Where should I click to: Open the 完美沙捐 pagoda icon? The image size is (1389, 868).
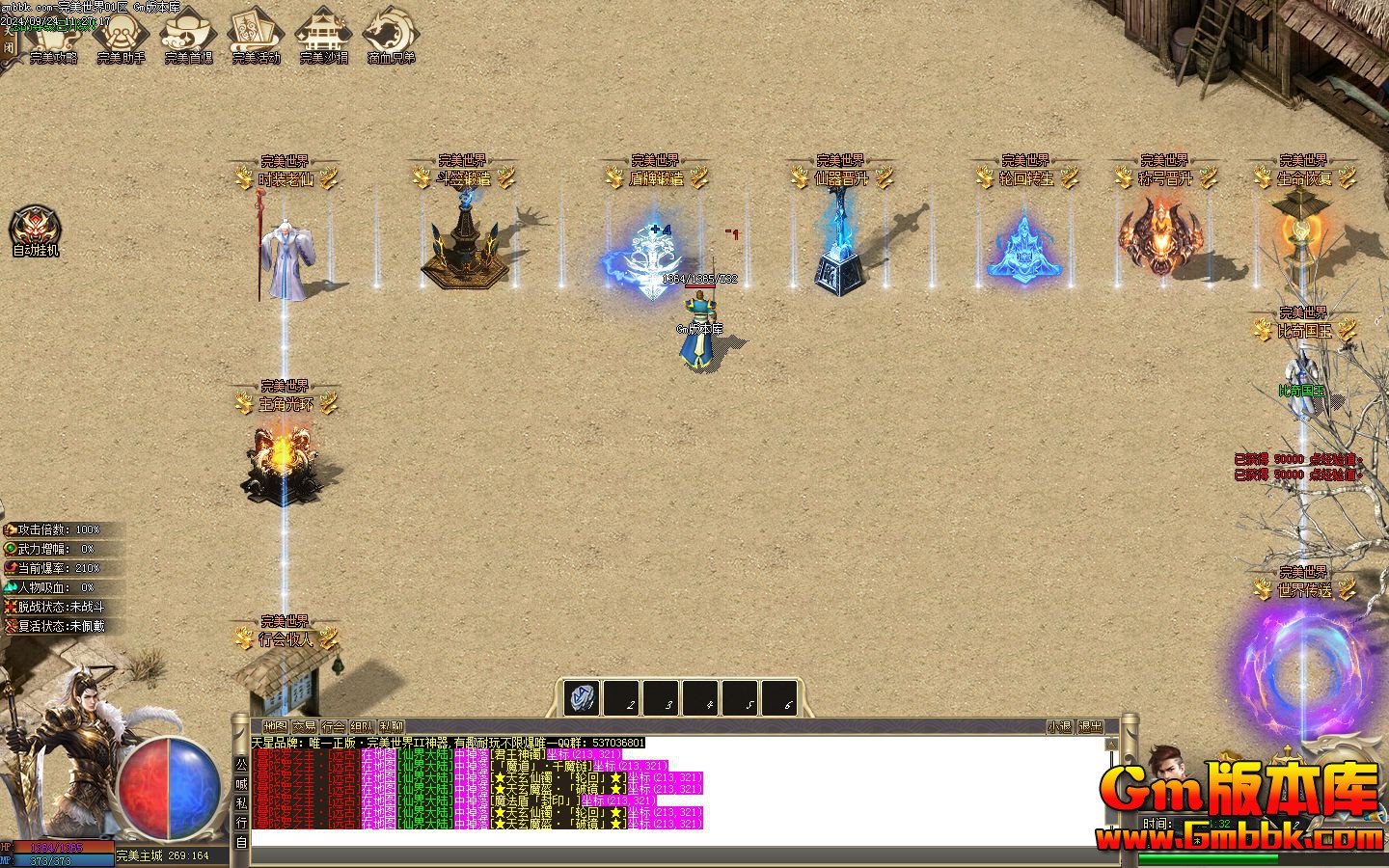coord(323,35)
